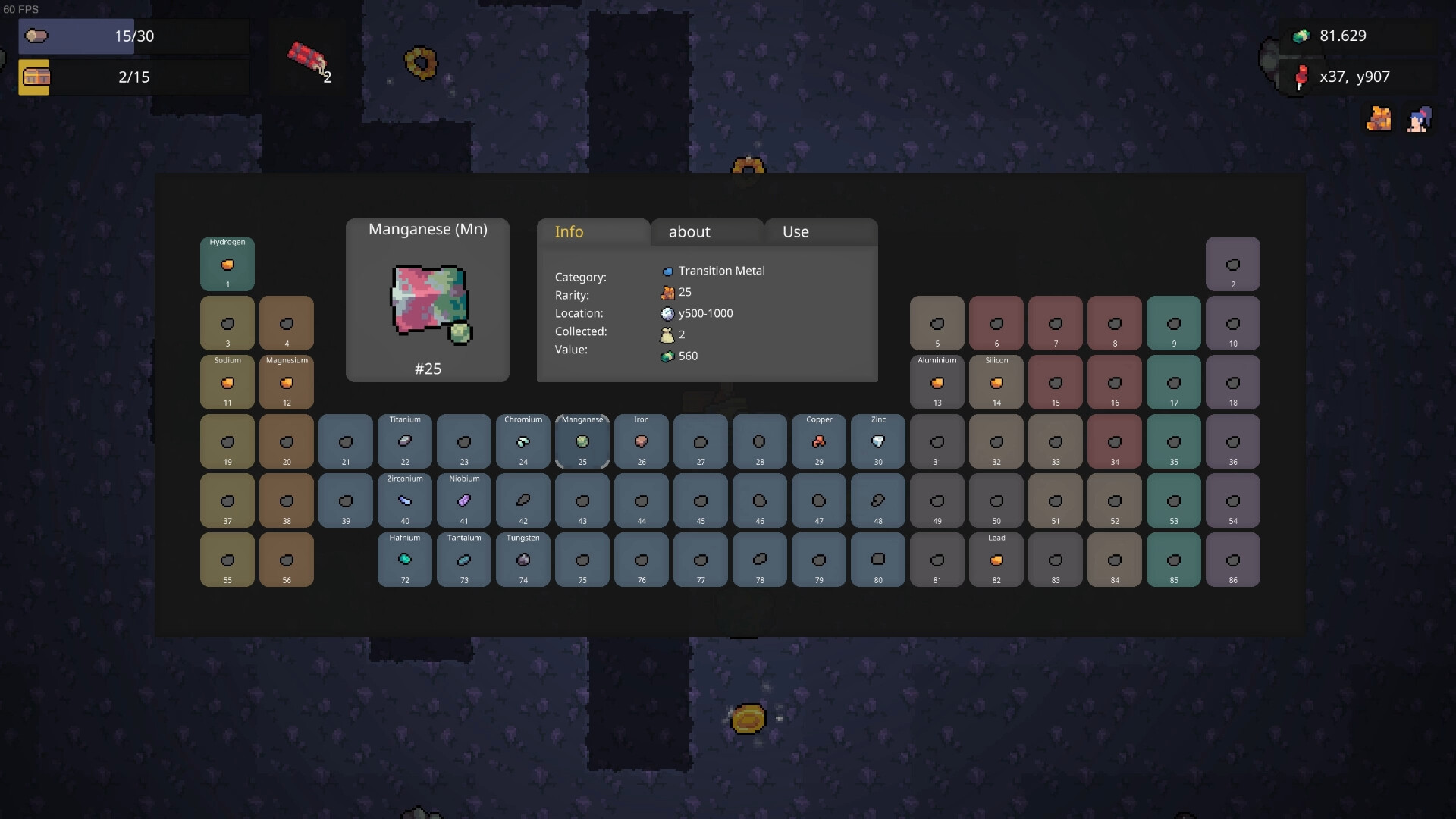Click the dynamite item icon
This screenshot has height=819, width=1456.
pos(306,56)
